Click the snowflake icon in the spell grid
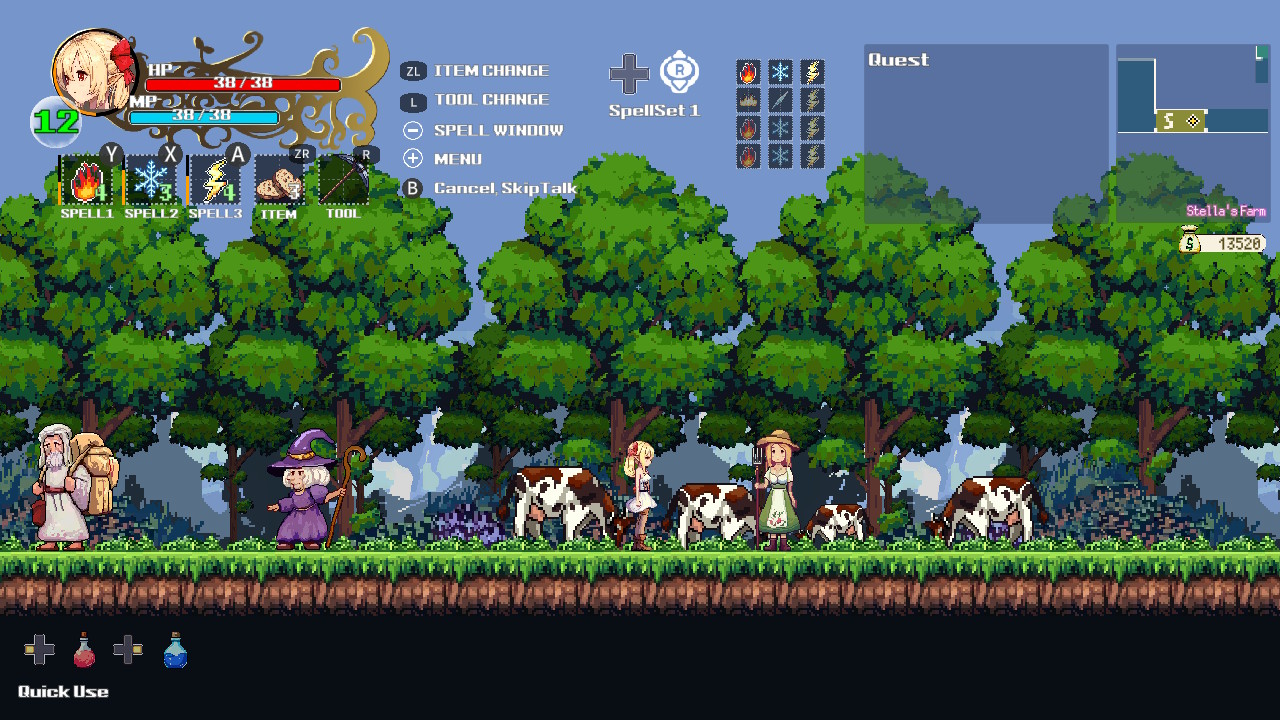The width and height of the screenshot is (1280, 720). coord(781,70)
